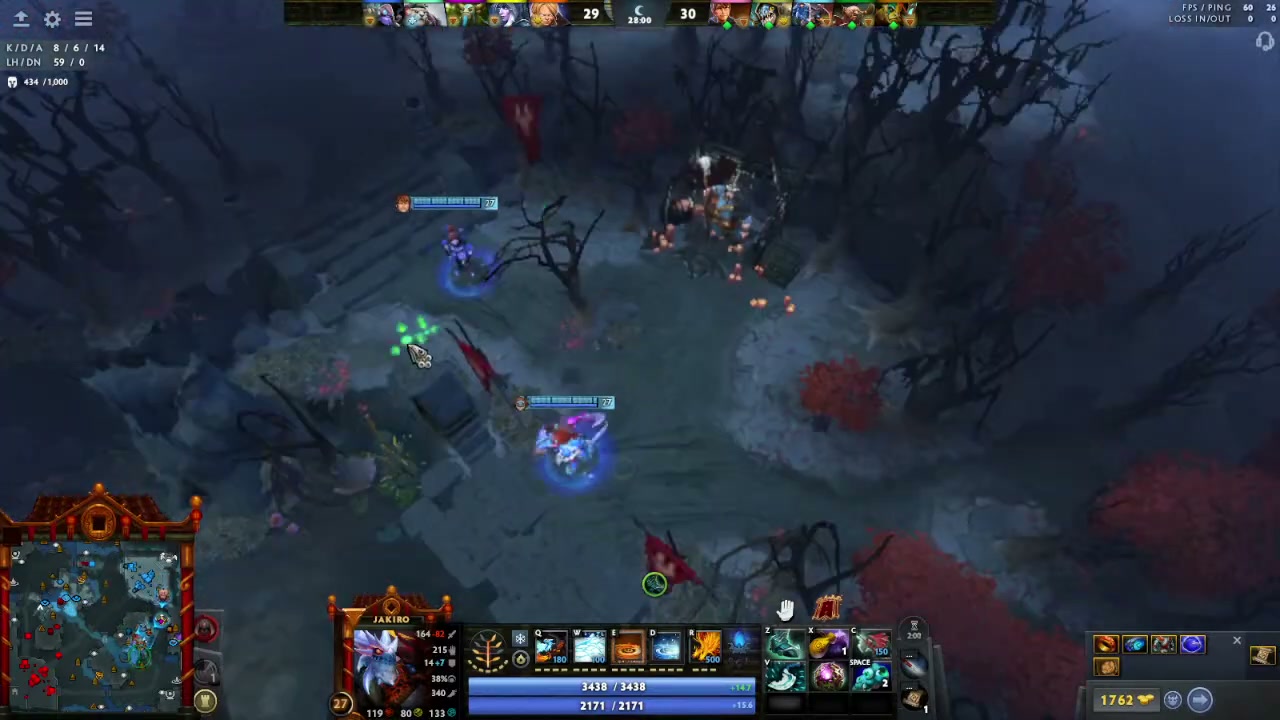
Task: Click the Liquid Fire ability icon
Action: click(x=628, y=646)
